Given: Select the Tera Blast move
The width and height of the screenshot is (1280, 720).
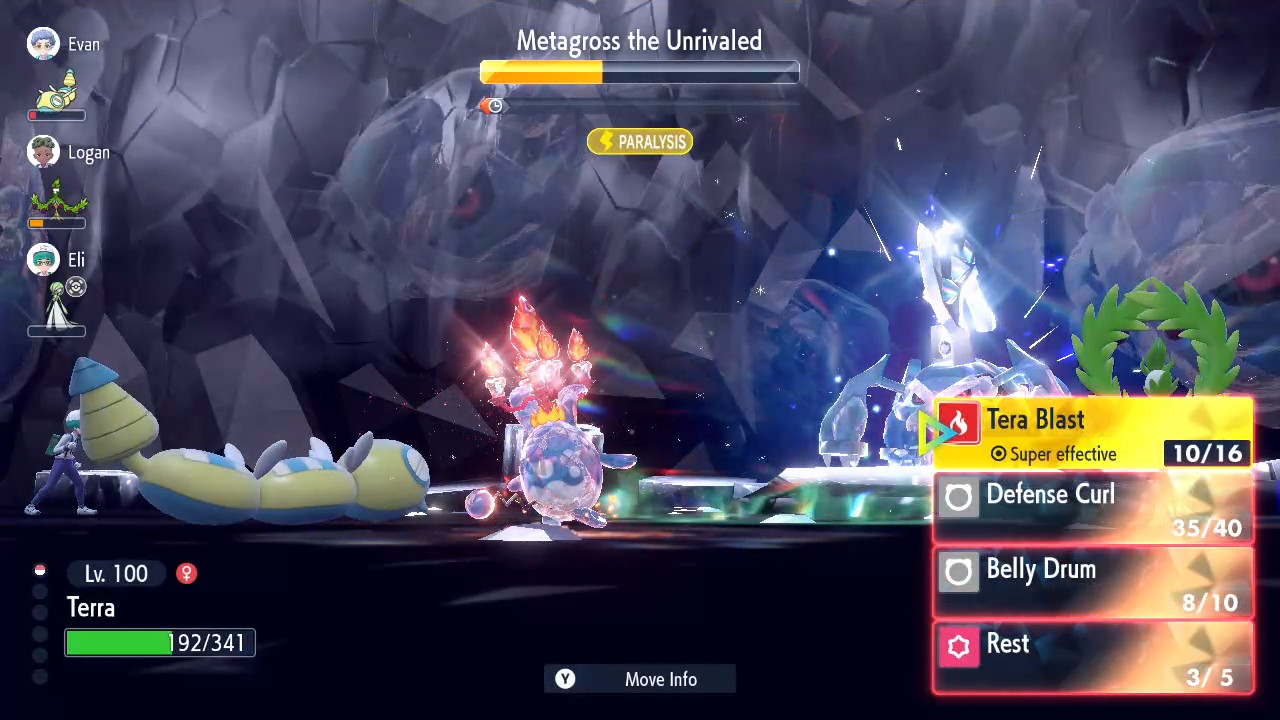Looking at the screenshot, I should click(1093, 433).
